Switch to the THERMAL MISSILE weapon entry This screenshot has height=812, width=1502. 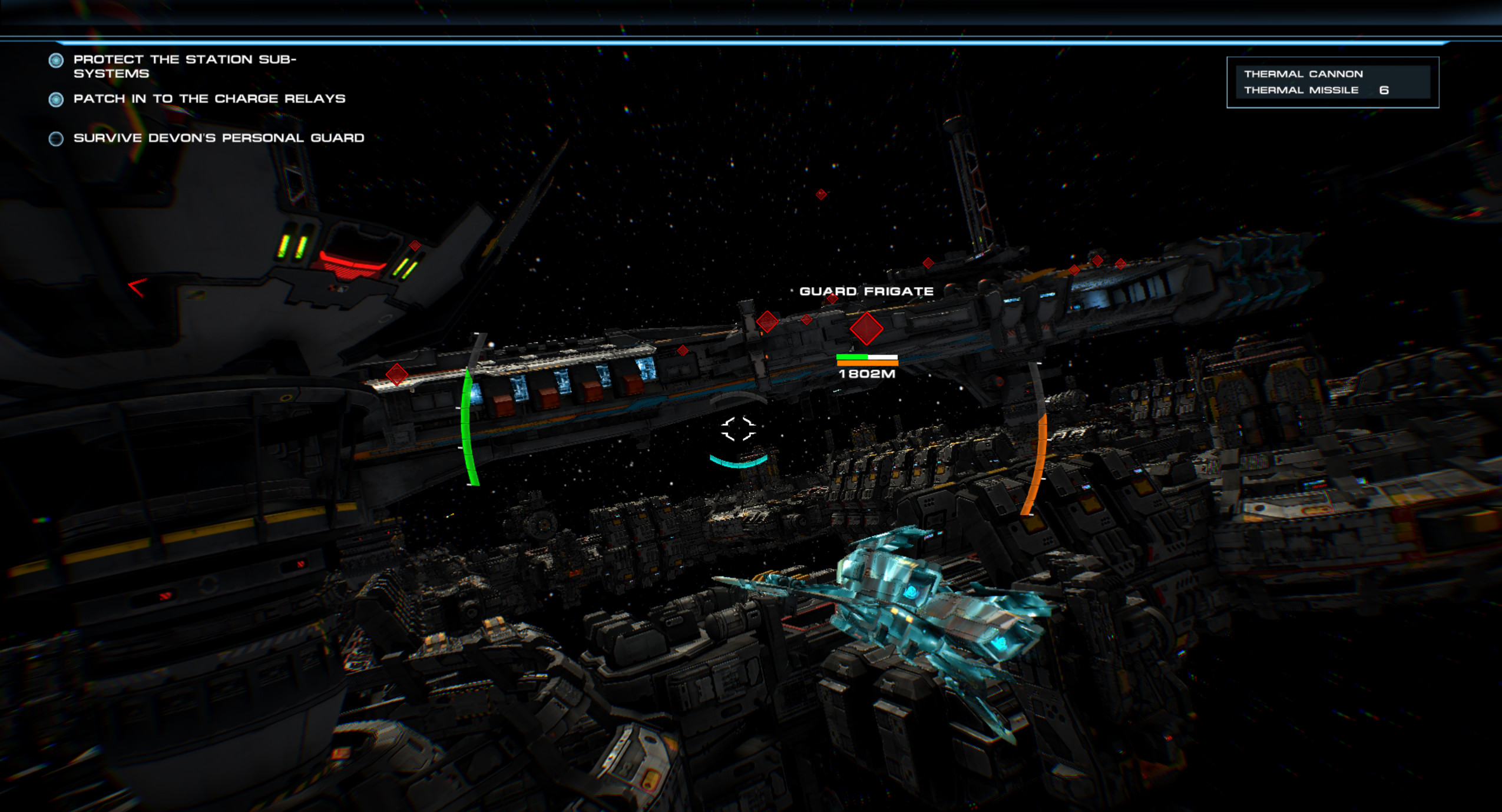pyautogui.click(x=1303, y=90)
